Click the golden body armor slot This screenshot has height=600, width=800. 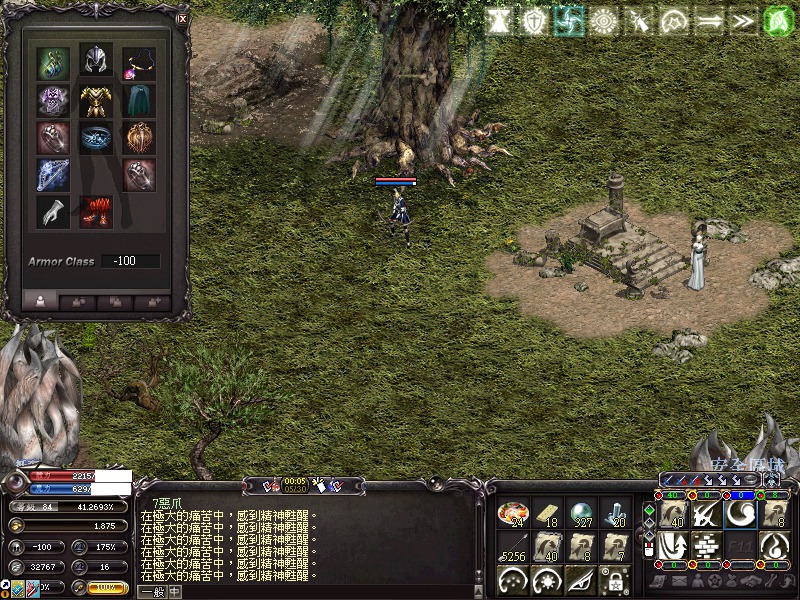pyautogui.click(x=96, y=100)
